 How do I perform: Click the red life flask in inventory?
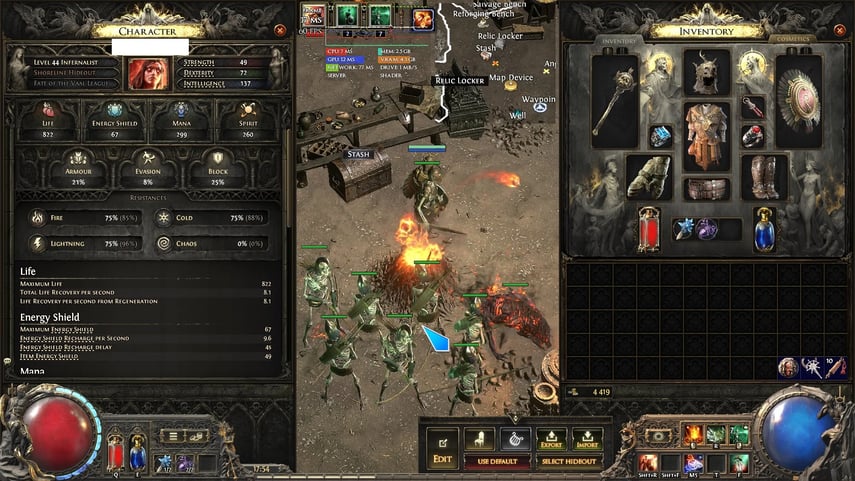tap(650, 228)
